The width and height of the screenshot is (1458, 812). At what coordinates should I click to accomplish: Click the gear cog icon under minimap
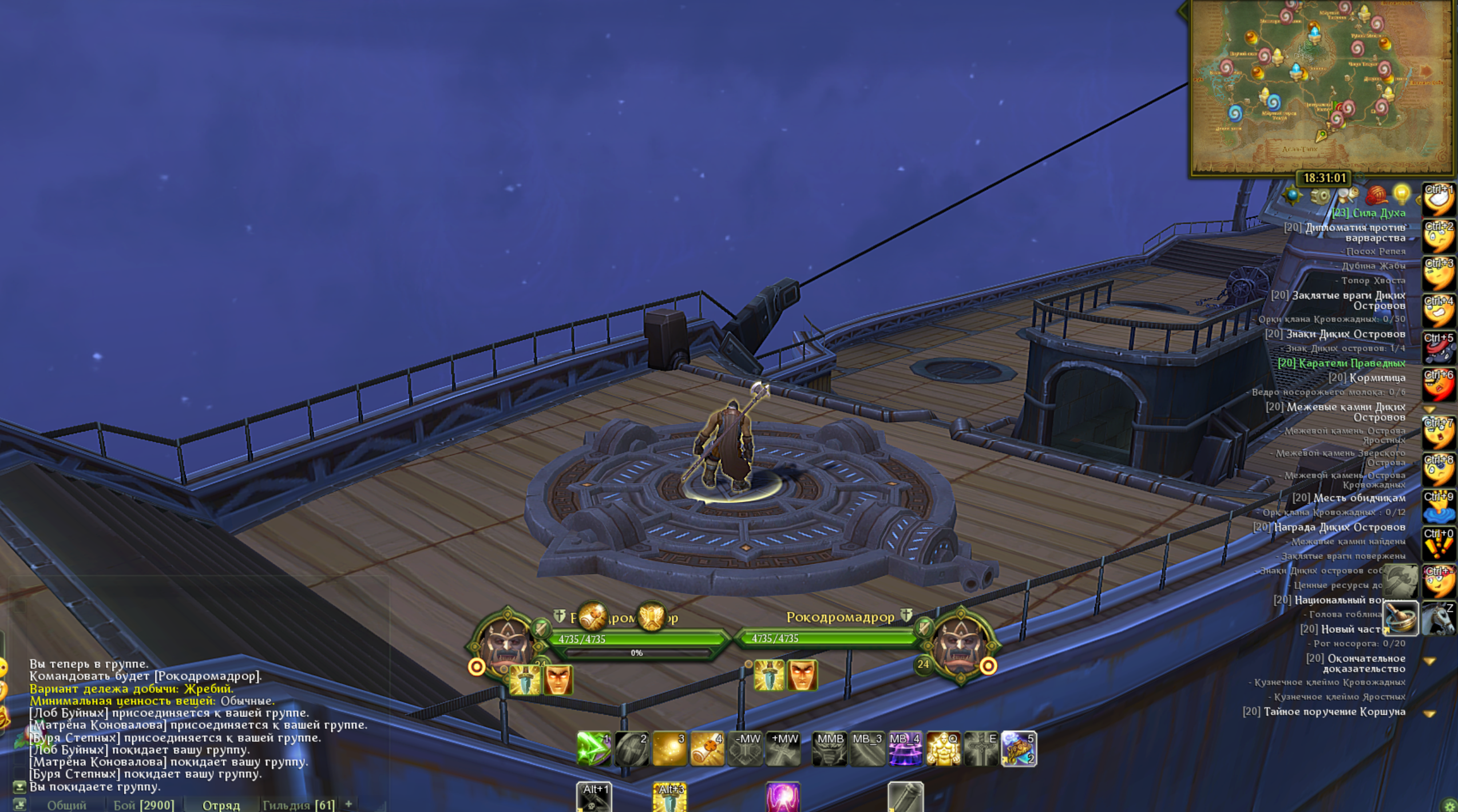pyautogui.click(x=1320, y=196)
